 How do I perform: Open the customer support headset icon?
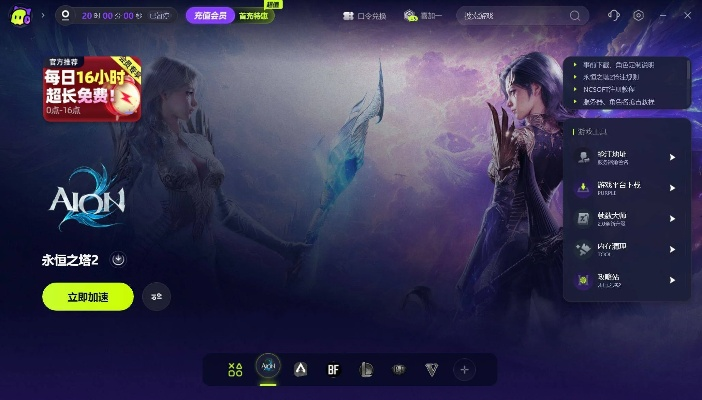[613, 16]
